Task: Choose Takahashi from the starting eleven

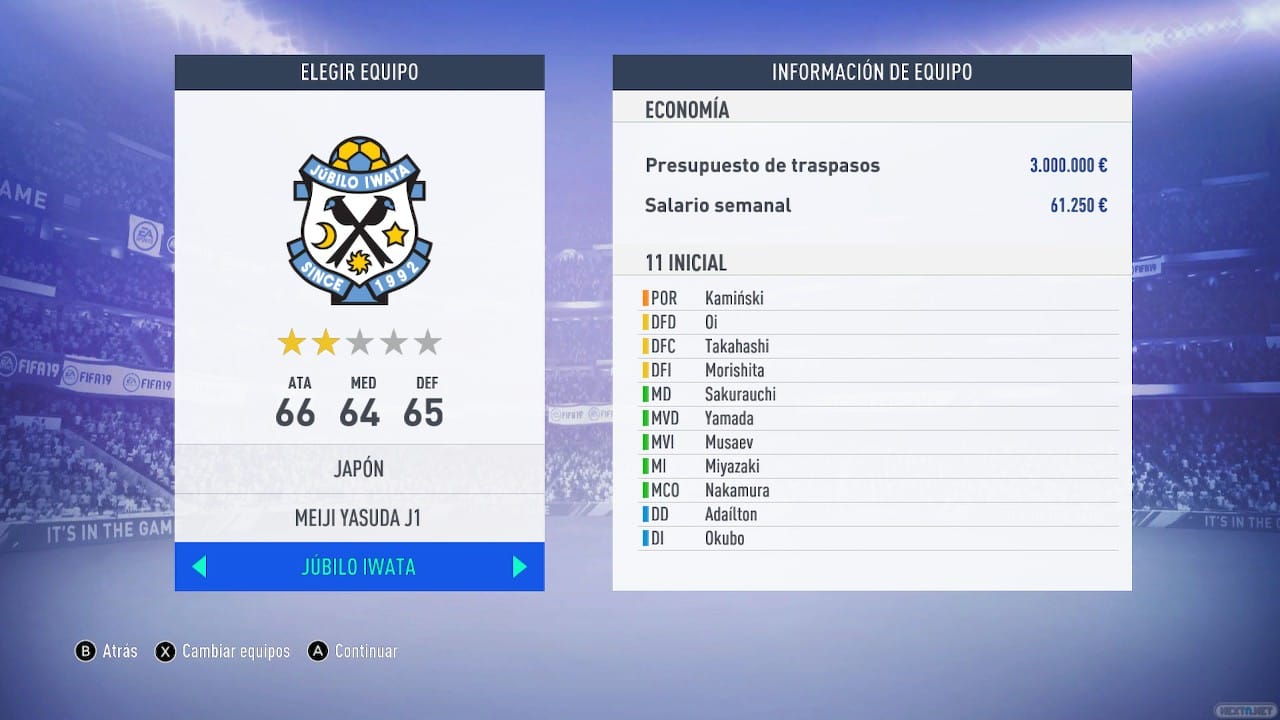Action: pos(737,346)
